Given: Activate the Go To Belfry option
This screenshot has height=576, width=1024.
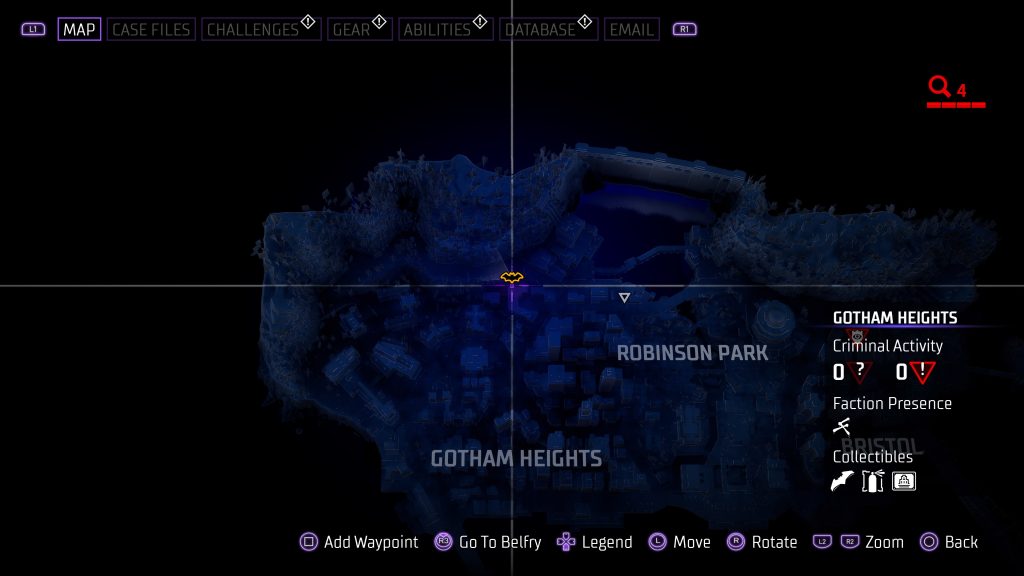Looking at the screenshot, I should [x=488, y=542].
